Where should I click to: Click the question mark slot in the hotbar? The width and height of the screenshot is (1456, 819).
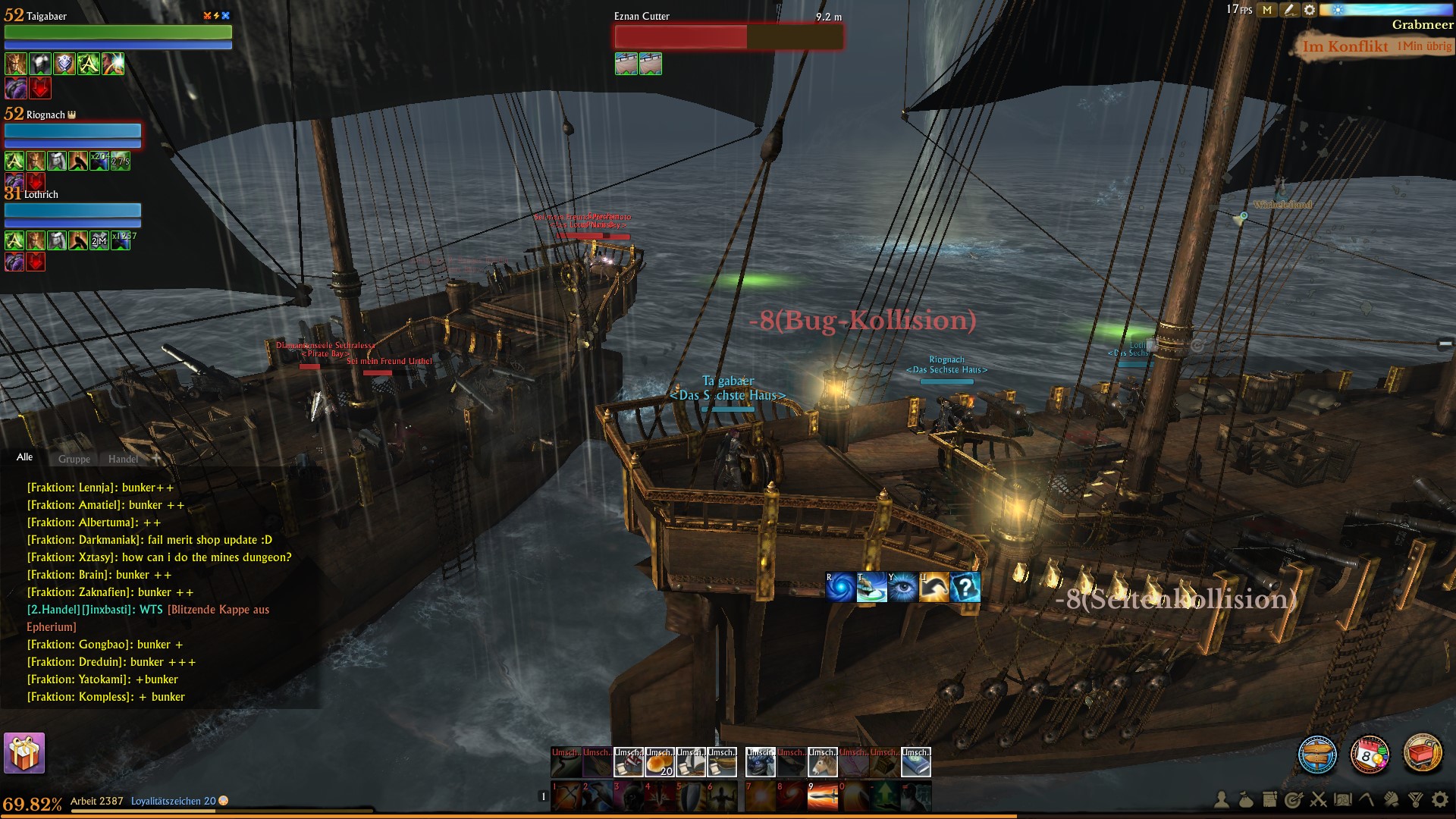point(966,589)
